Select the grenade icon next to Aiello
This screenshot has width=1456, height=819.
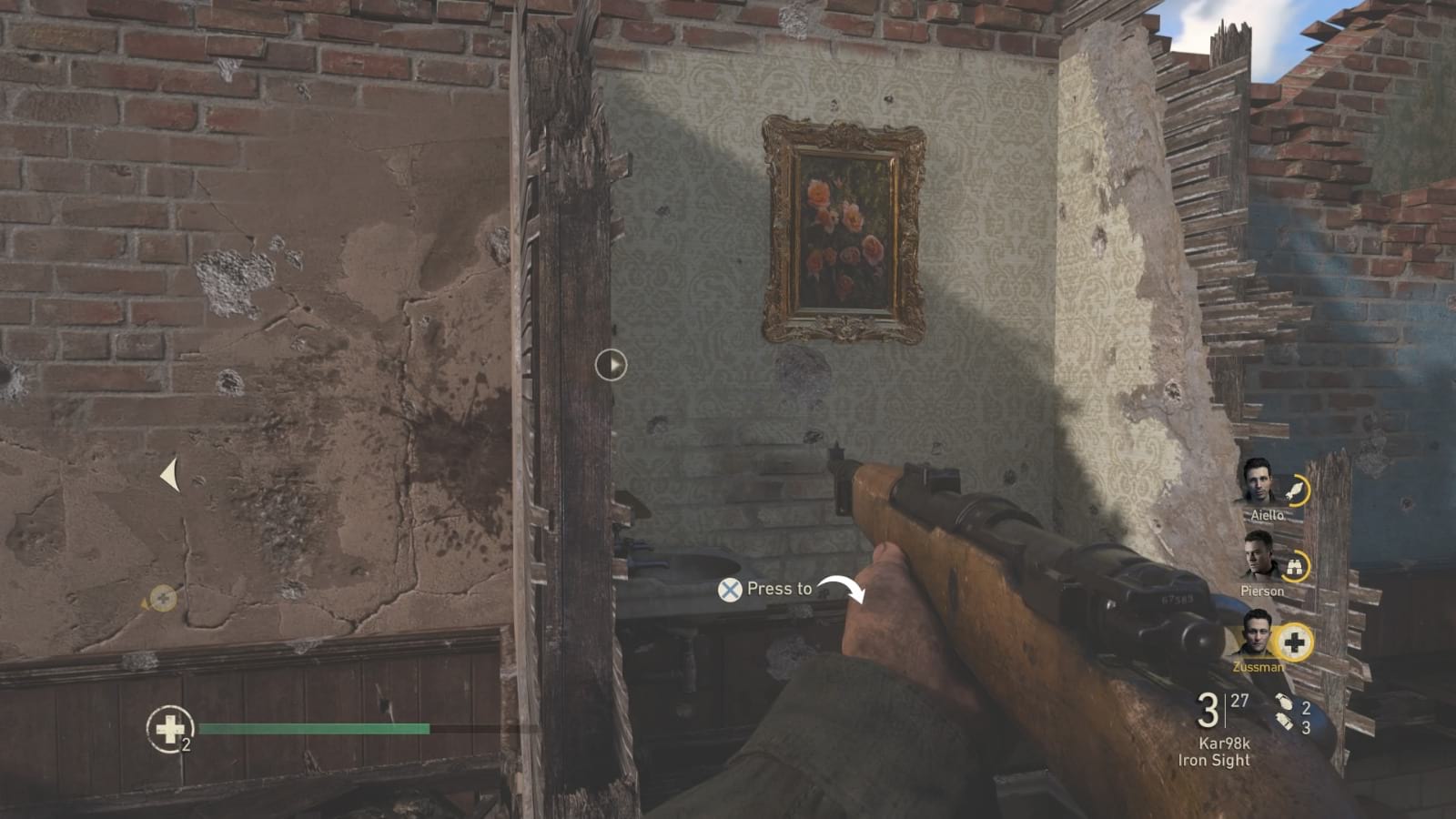click(1295, 489)
